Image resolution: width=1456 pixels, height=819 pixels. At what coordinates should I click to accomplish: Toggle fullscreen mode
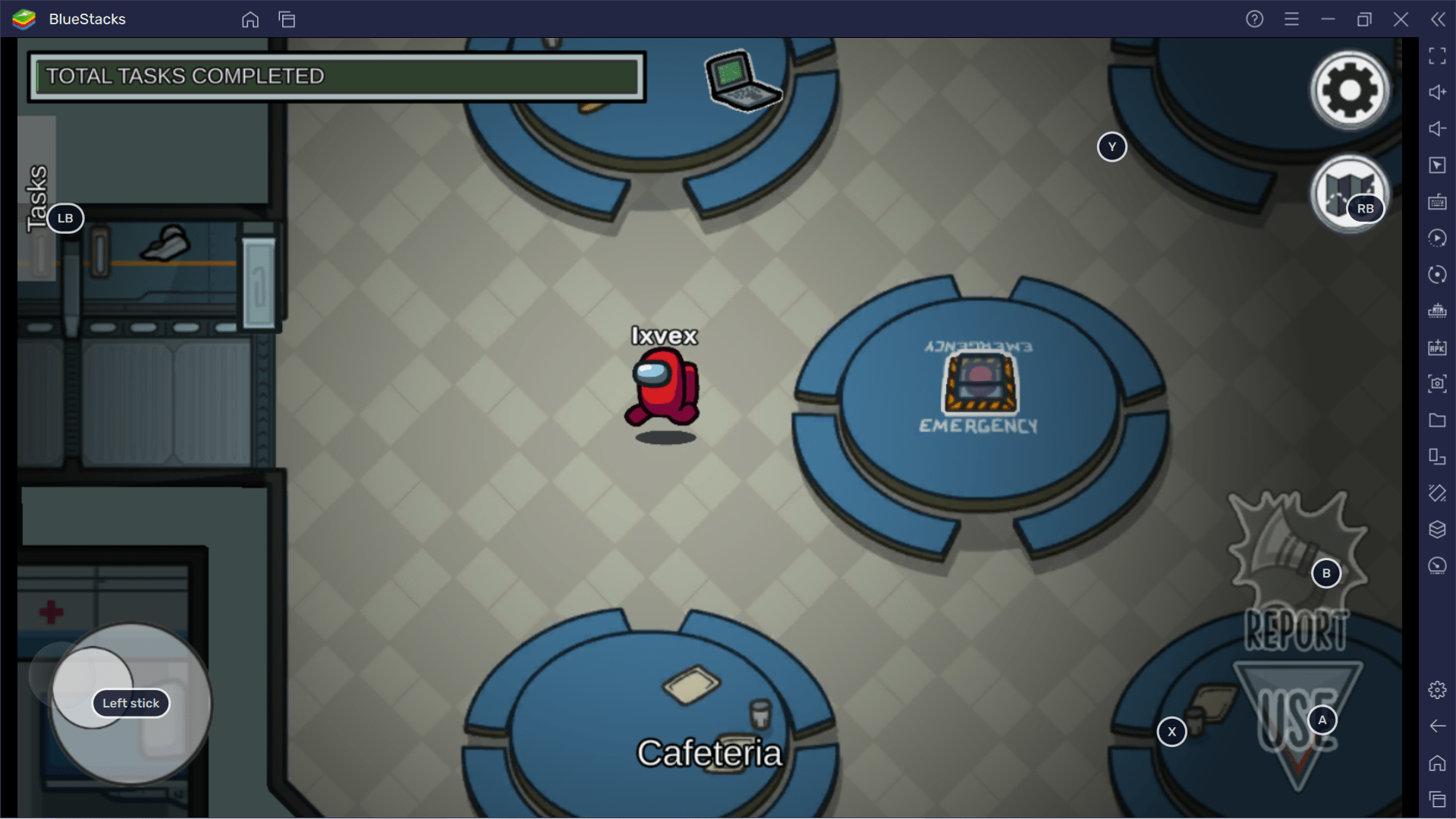1437,55
